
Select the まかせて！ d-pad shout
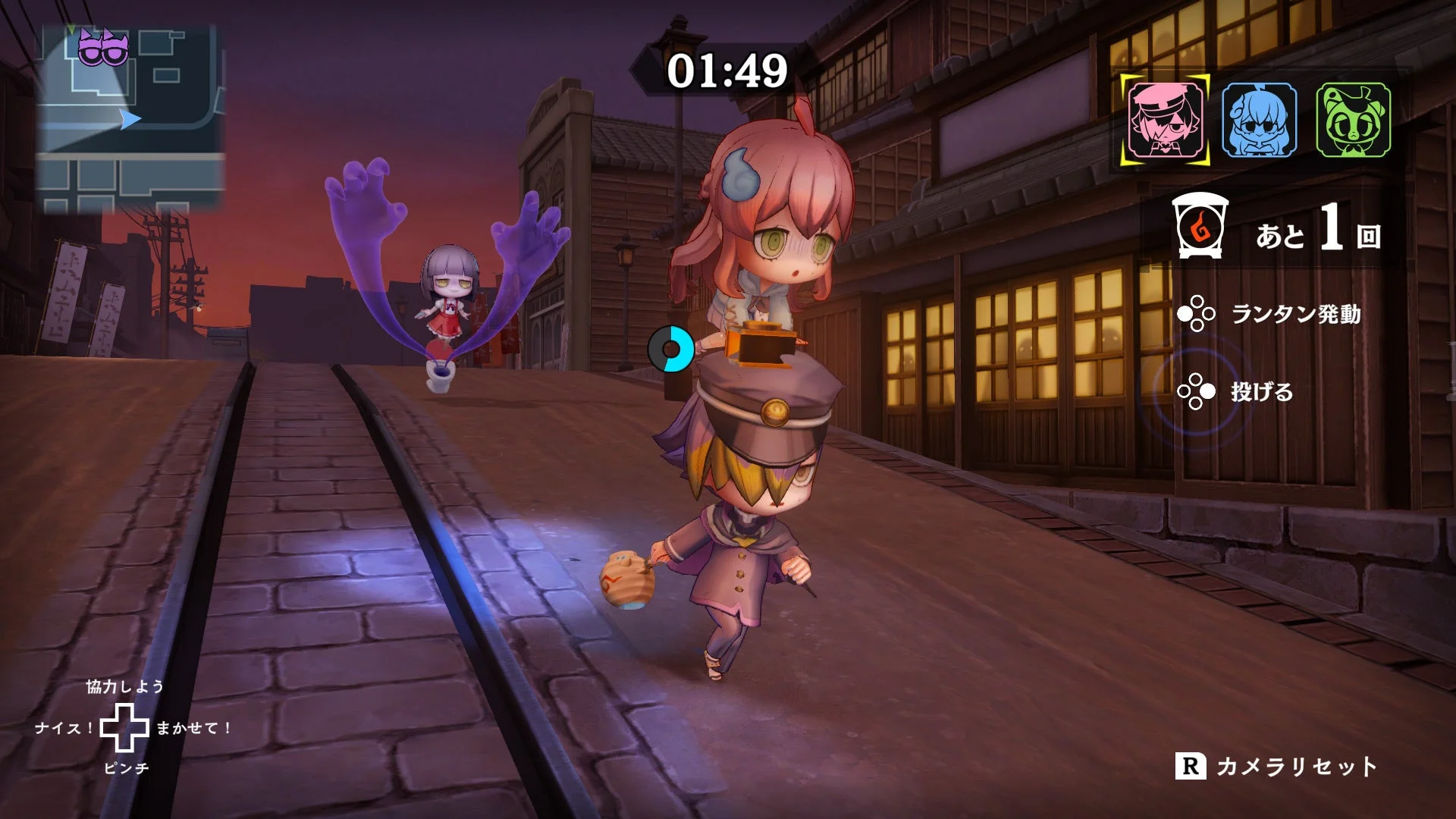click(x=194, y=730)
